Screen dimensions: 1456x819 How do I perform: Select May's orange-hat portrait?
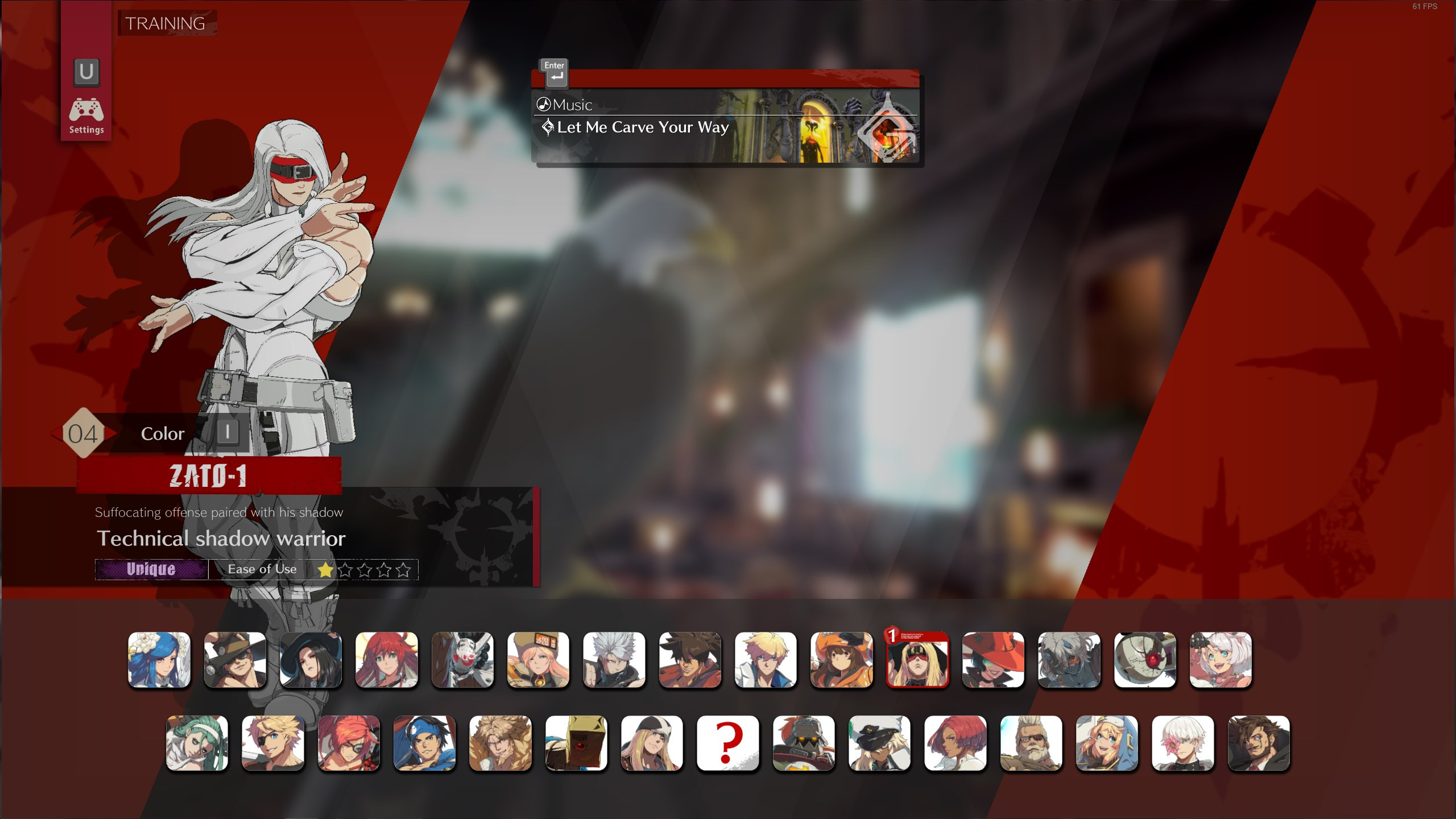pos(842,660)
